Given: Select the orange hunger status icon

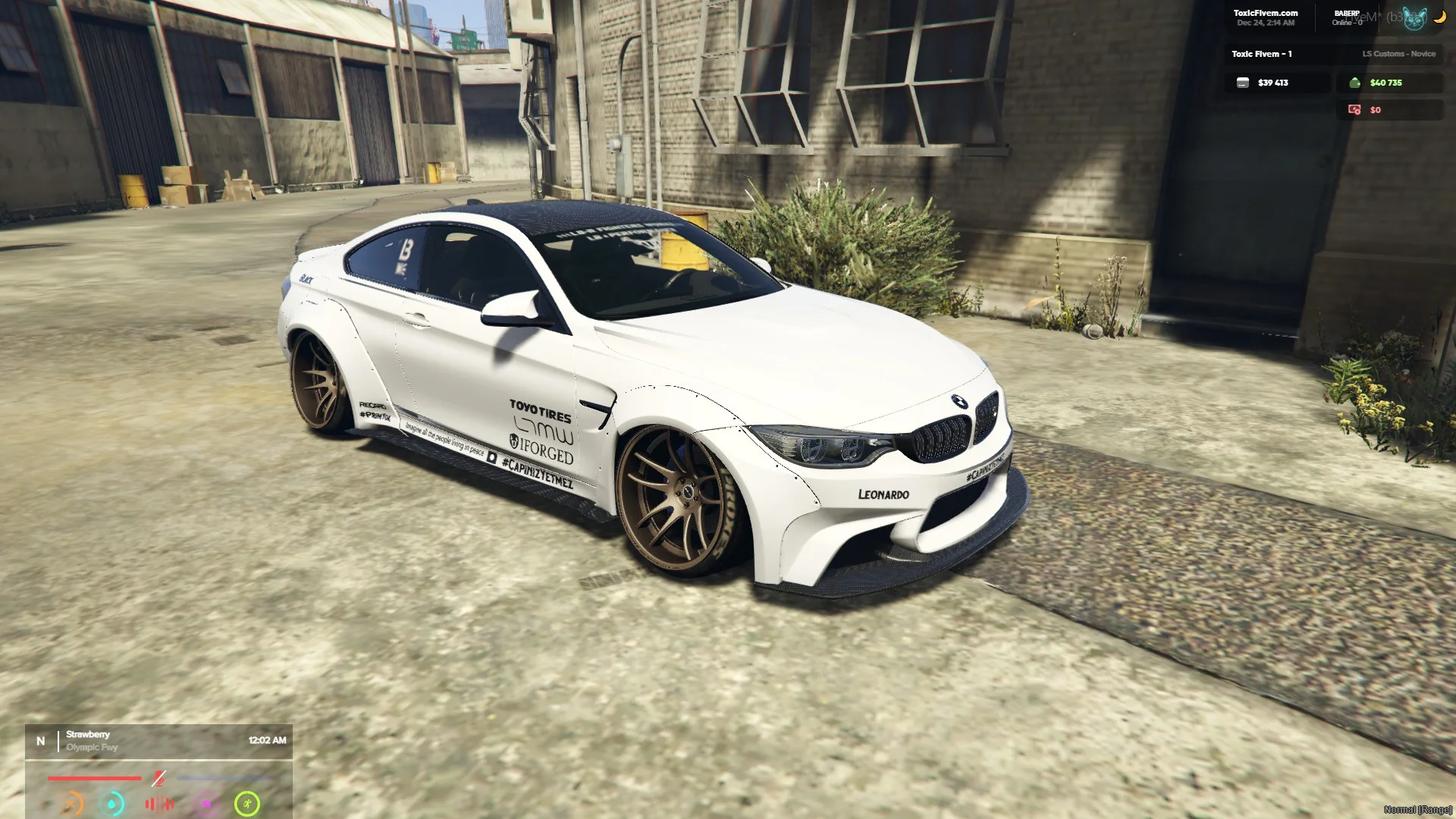Looking at the screenshot, I should pos(71,804).
